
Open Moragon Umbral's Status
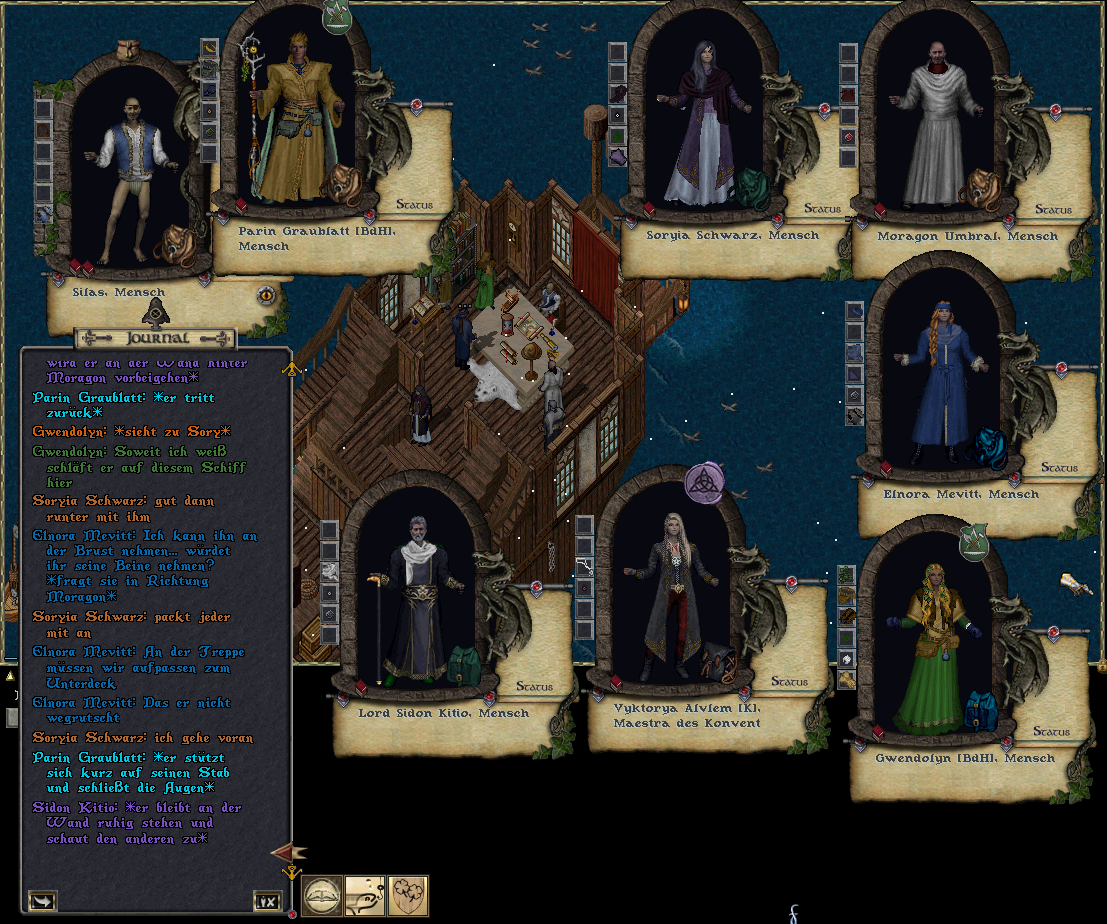click(x=1052, y=210)
